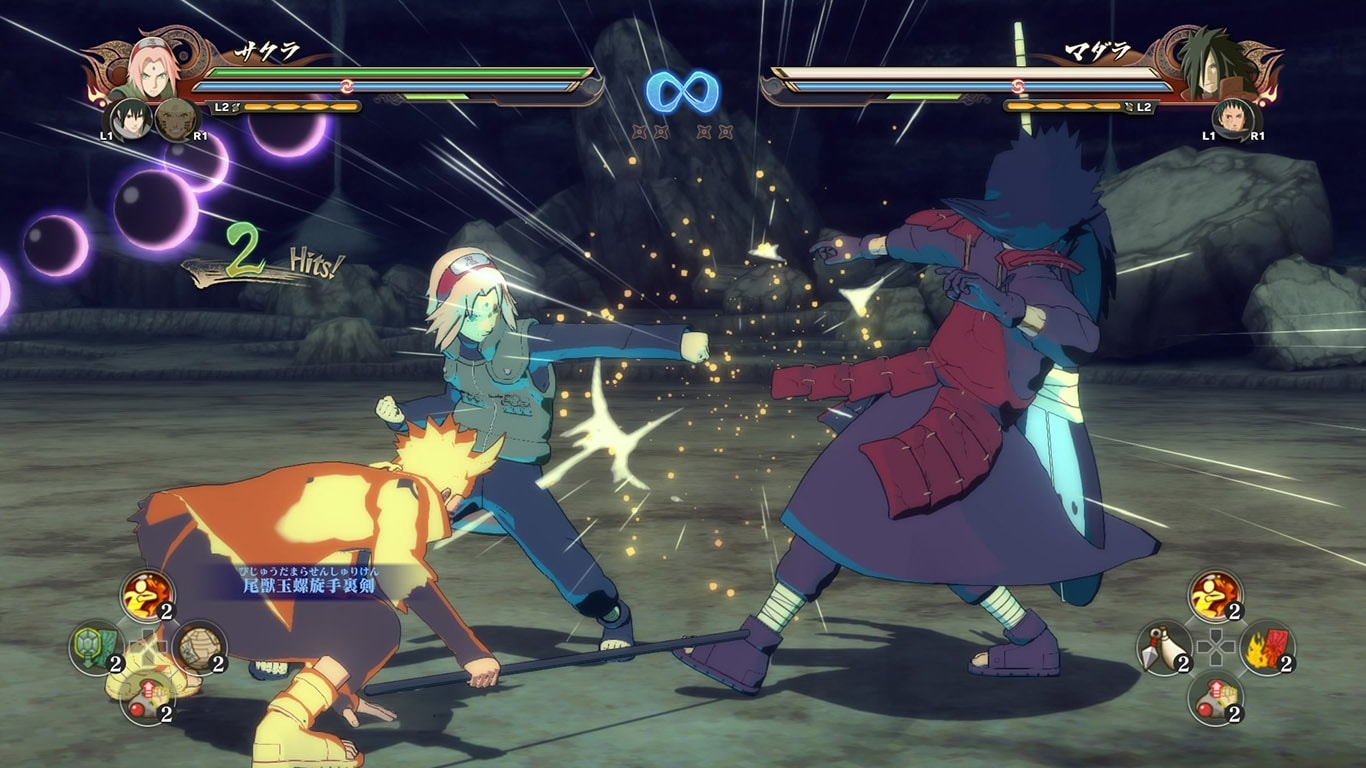Select the ninja tool scroll item icon

click(200, 650)
